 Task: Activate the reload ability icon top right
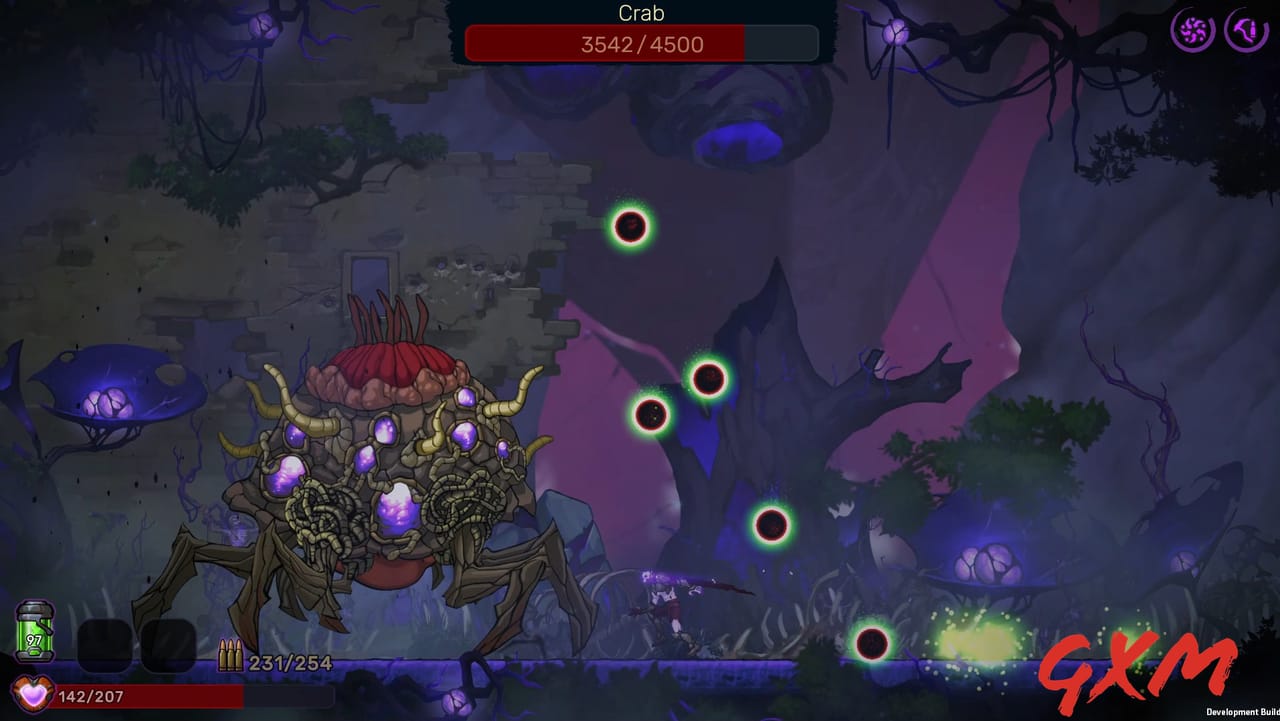pyautogui.click(x=1245, y=29)
